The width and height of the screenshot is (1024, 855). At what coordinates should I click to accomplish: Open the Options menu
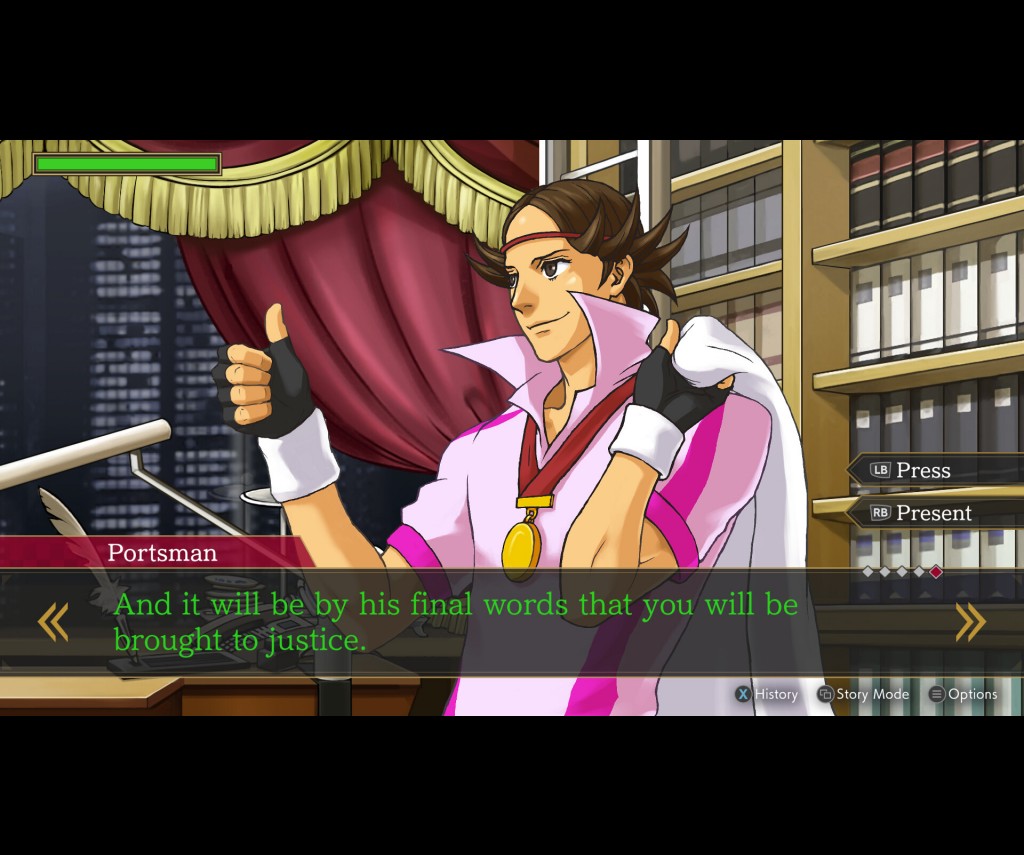coord(963,694)
